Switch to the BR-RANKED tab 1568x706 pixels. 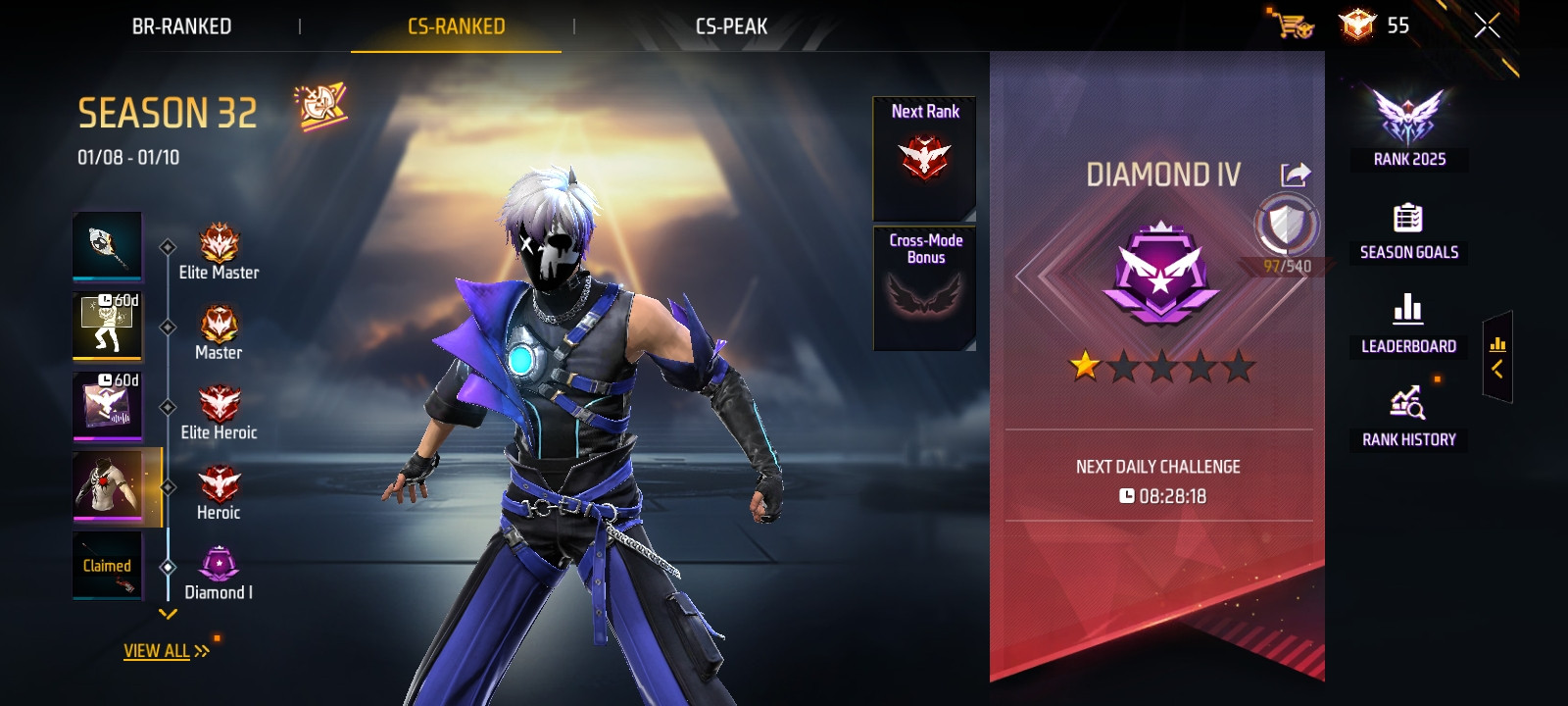[x=181, y=26]
